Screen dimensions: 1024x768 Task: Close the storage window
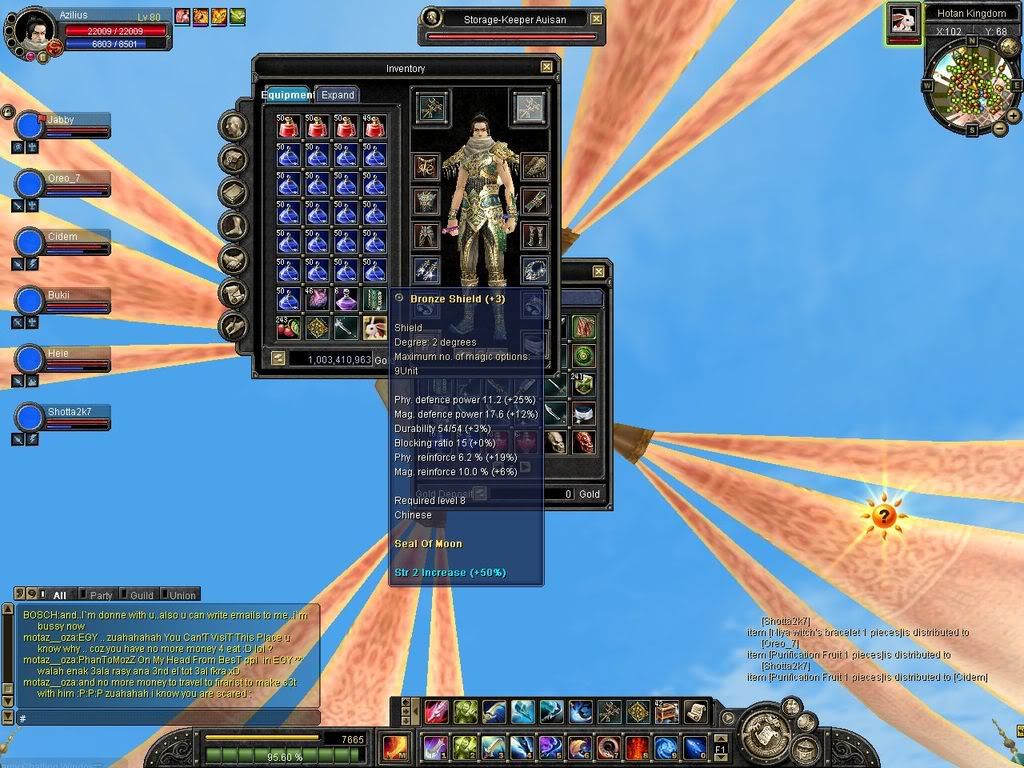coord(598,271)
